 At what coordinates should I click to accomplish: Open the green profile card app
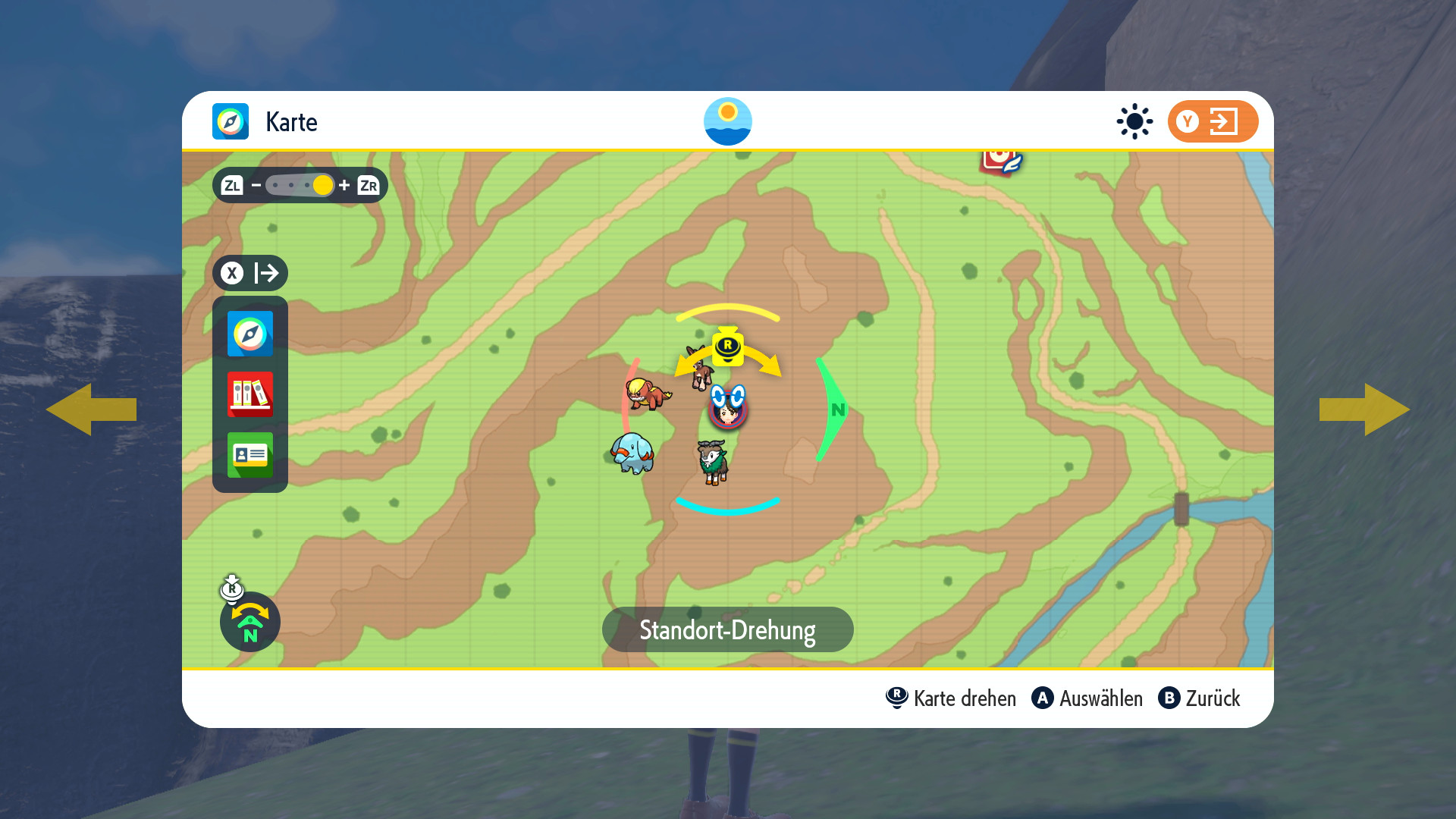pos(250,455)
